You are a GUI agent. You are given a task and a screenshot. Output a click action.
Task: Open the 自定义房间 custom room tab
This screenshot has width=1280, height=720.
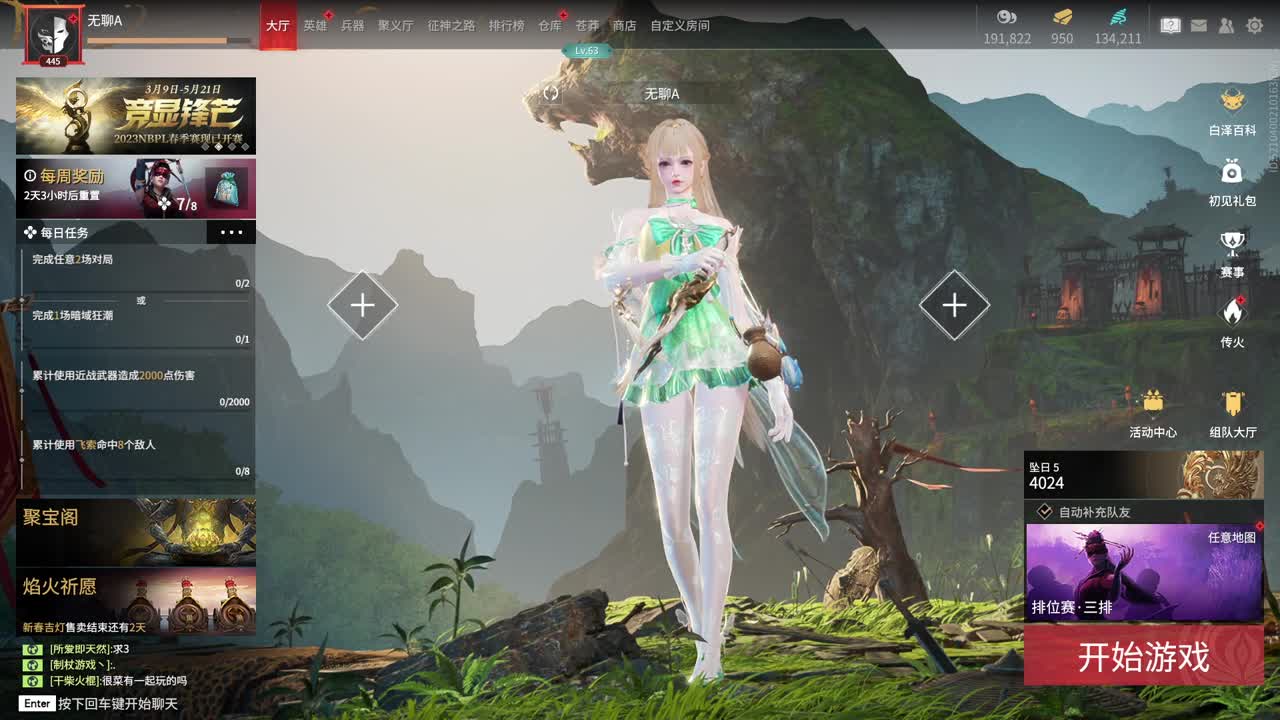coord(680,25)
